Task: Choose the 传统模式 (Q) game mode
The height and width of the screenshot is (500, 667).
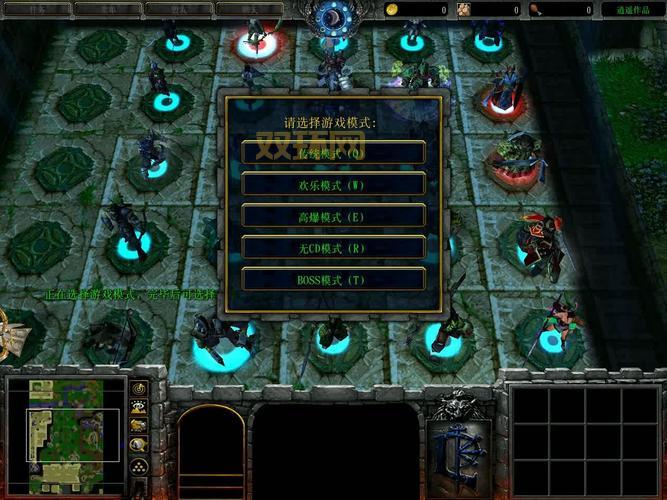Action: click(333, 152)
